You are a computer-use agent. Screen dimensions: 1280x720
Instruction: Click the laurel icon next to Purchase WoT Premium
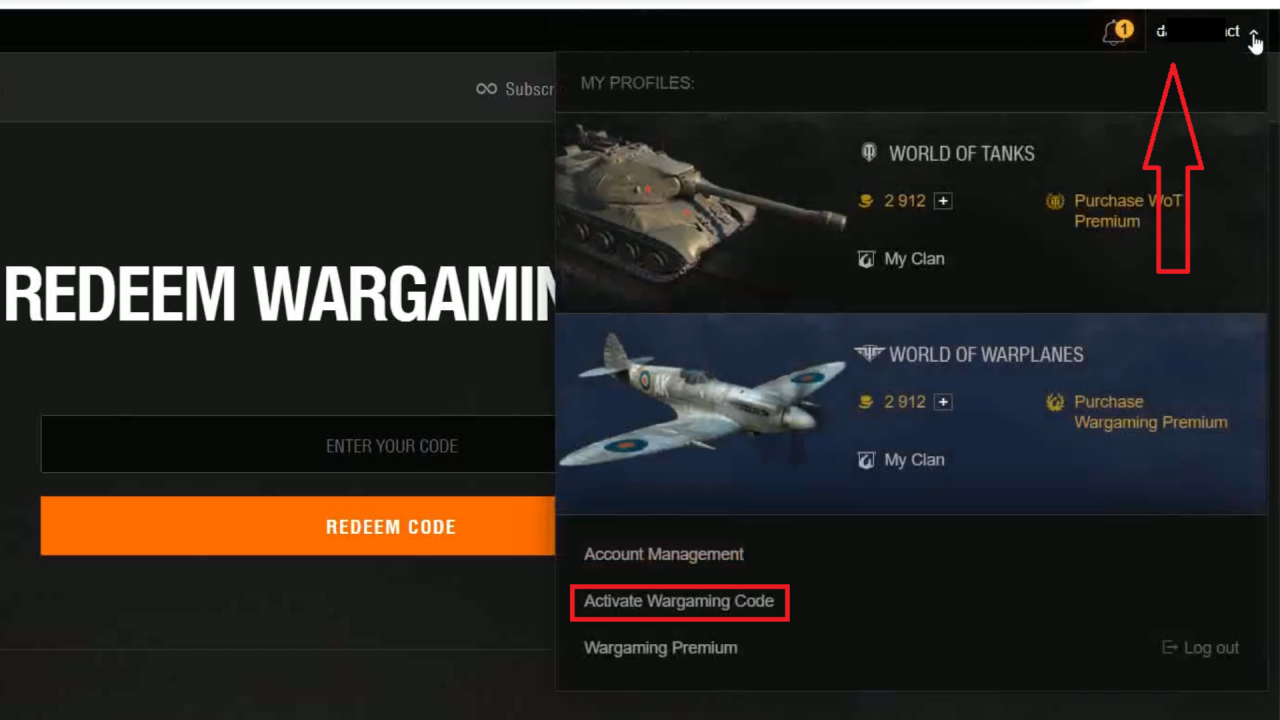pyautogui.click(x=1055, y=200)
